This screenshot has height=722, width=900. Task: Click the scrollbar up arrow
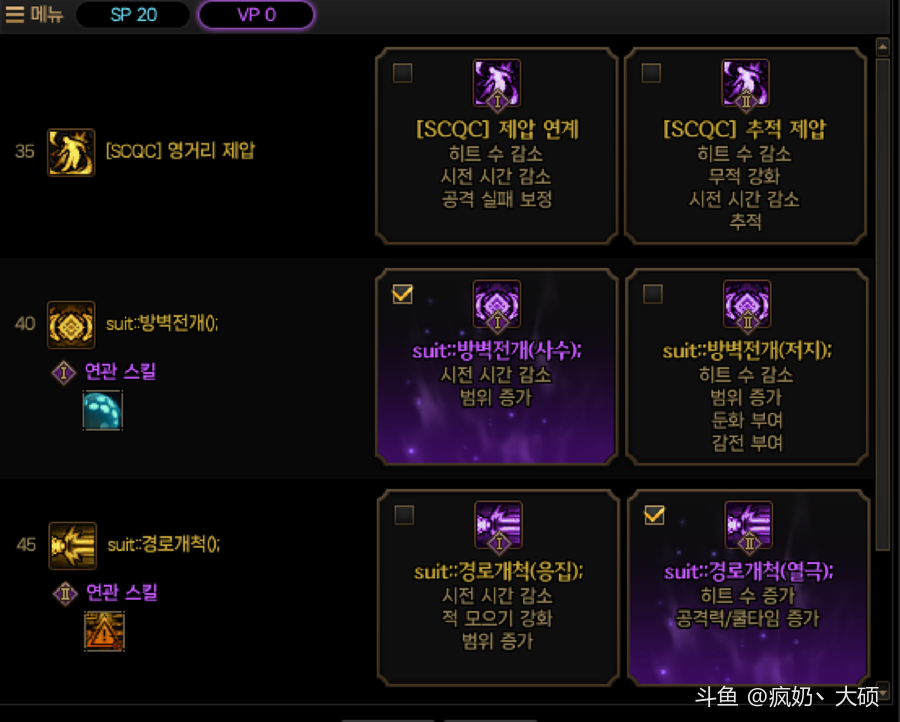click(882, 46)
